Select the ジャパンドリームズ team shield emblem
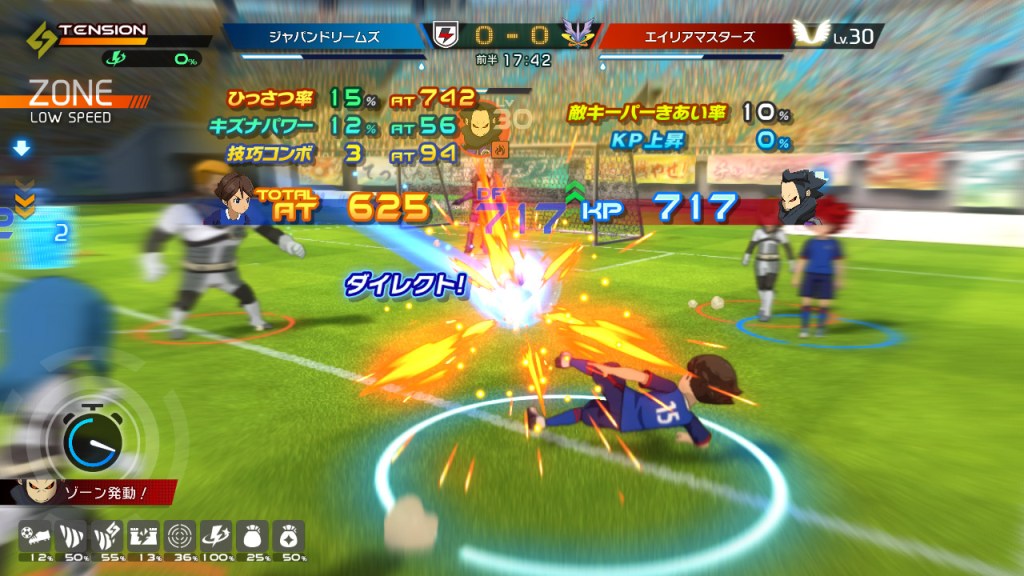 pos(444,36)
